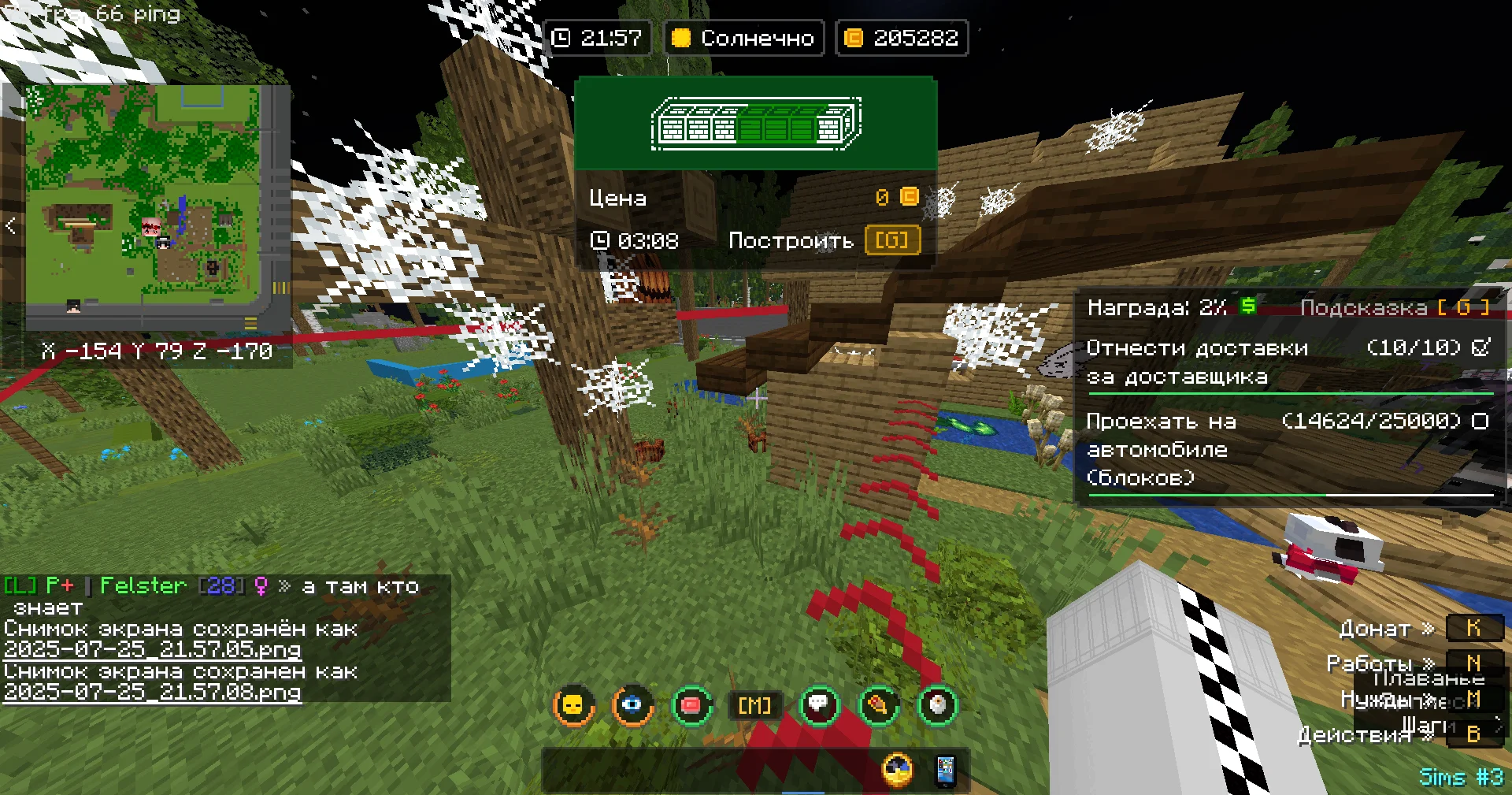Click the green wall blueprint preview
The image size is (1512, 795).
(x=755, y=124)
